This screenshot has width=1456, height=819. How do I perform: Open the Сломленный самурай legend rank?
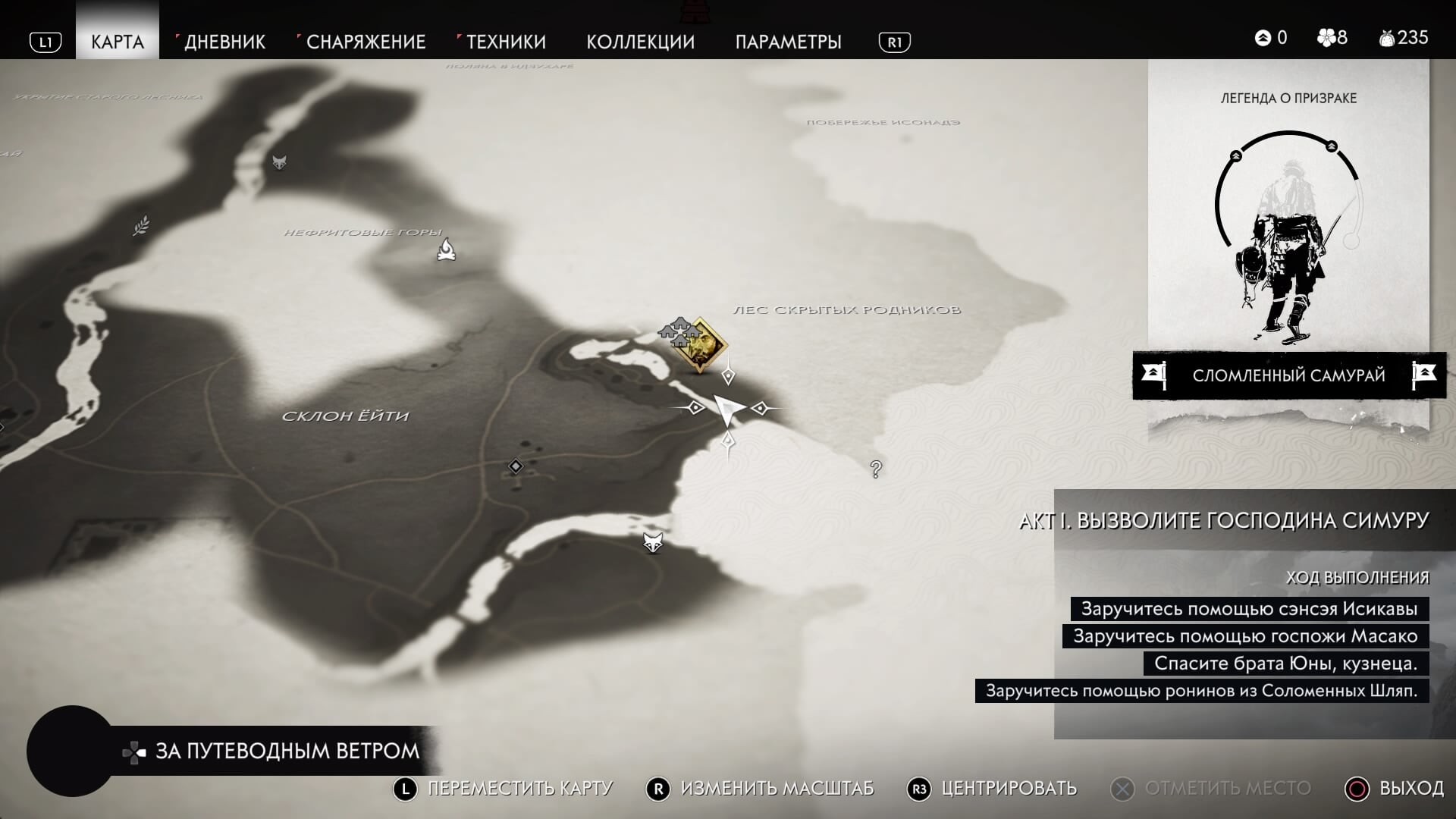tap(1288, 375)
